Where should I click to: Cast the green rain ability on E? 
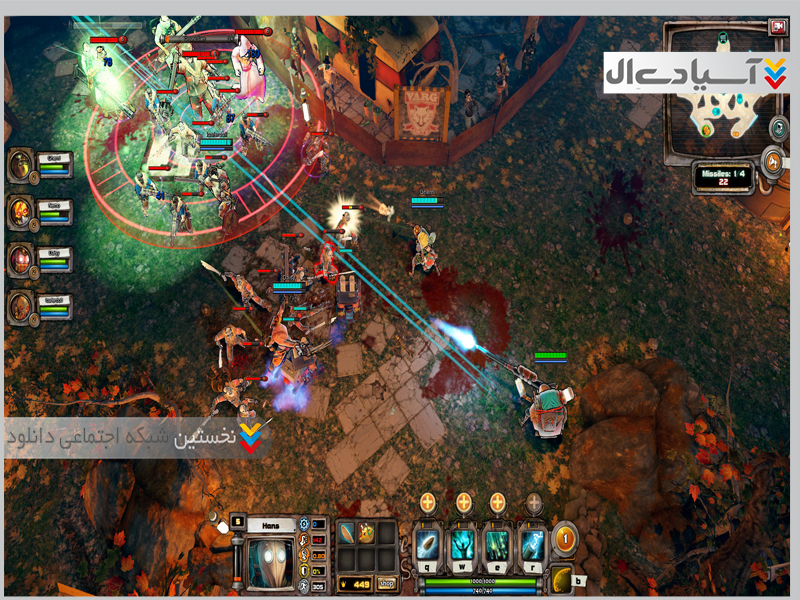pyautogui.click(x=497, y=544)
